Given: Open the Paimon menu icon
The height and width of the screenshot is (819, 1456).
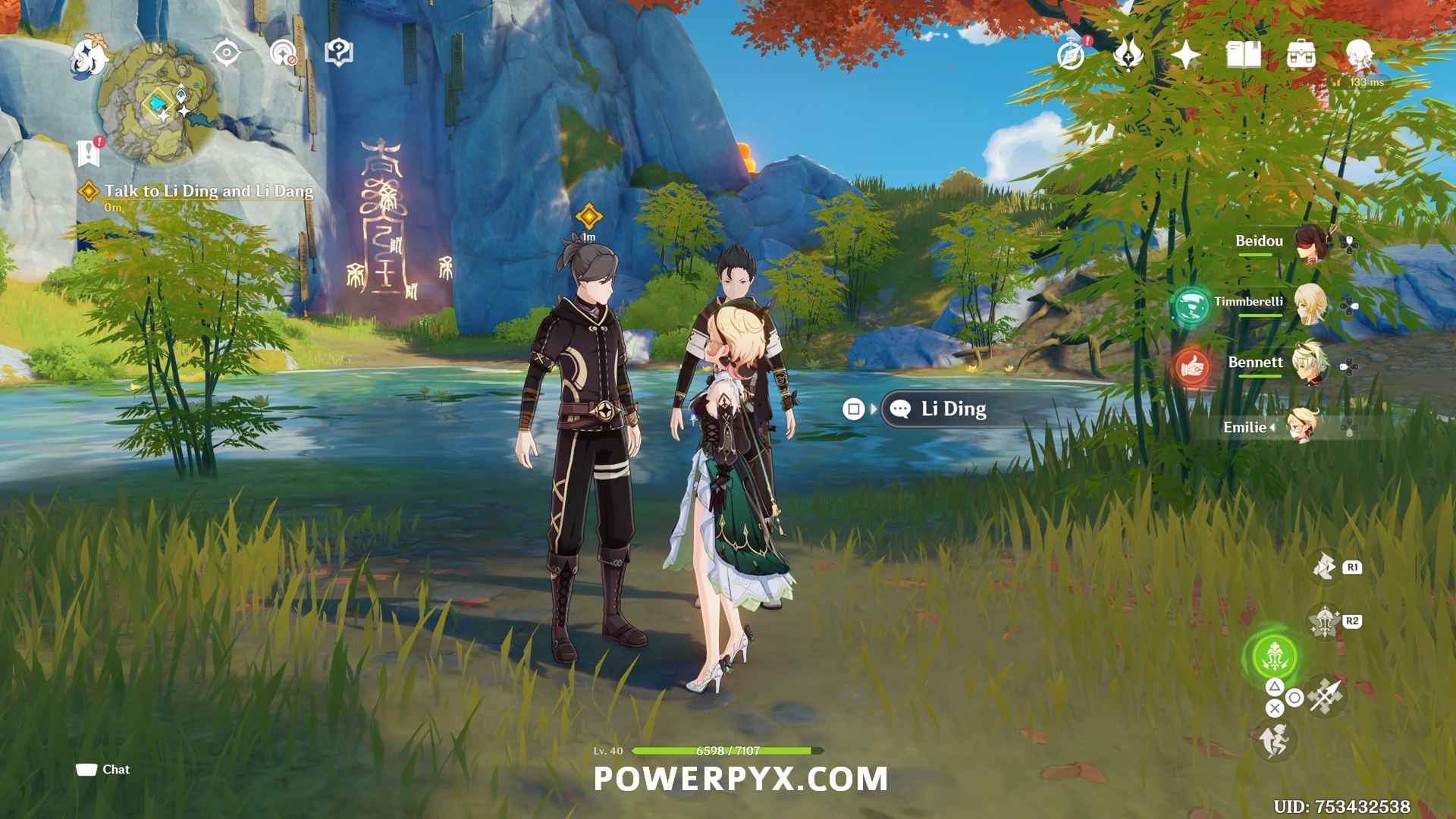Looking at the screenshot, I should tap(89, 57).
